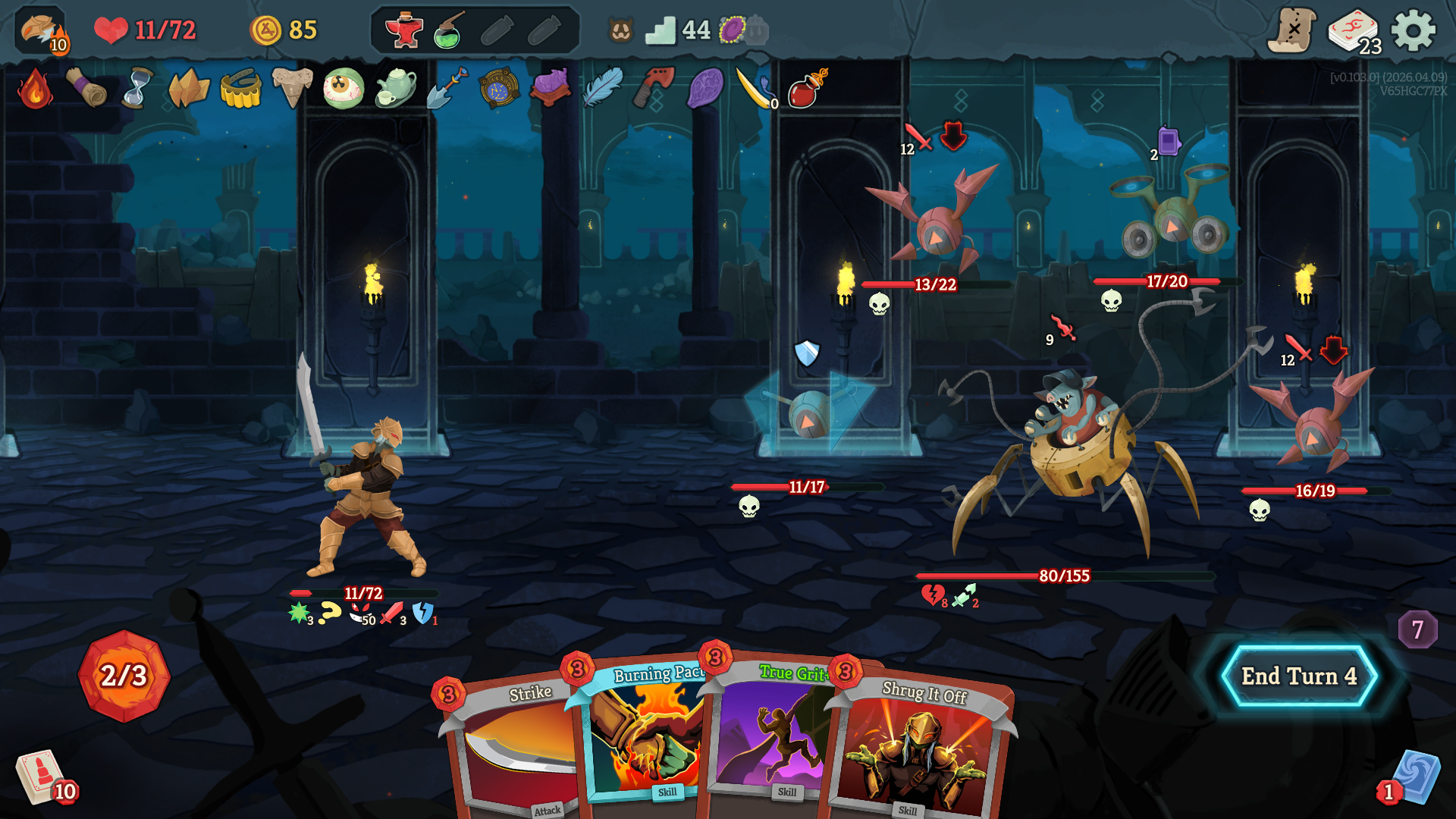The image size is (1456, 819).
Task: Open the settings gear menu
Action: (1414, 30)
